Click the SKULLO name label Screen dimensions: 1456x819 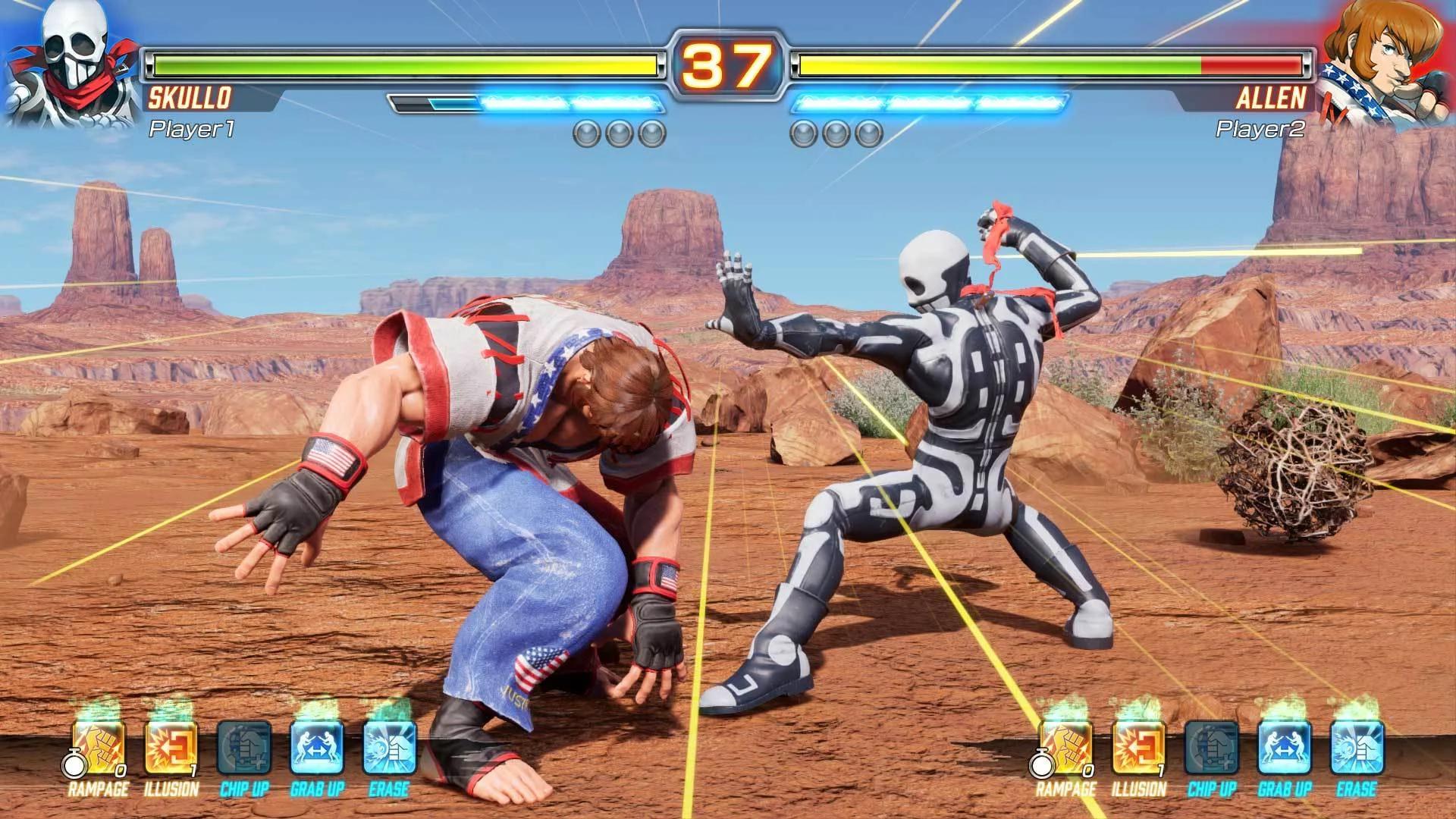pos(190,97)
